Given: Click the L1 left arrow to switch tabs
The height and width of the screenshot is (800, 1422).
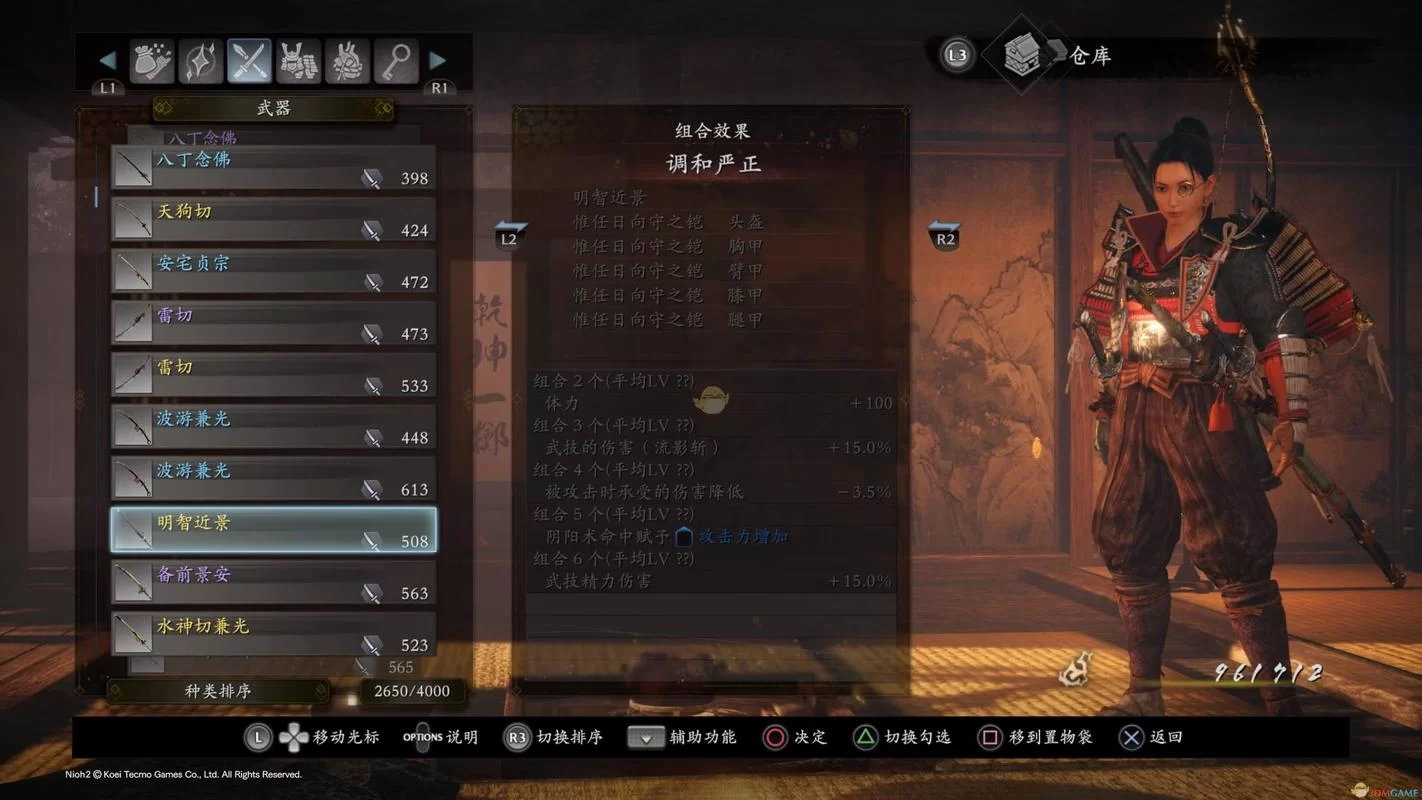Looking at the screenshot, I should click(x=106, y=60).
